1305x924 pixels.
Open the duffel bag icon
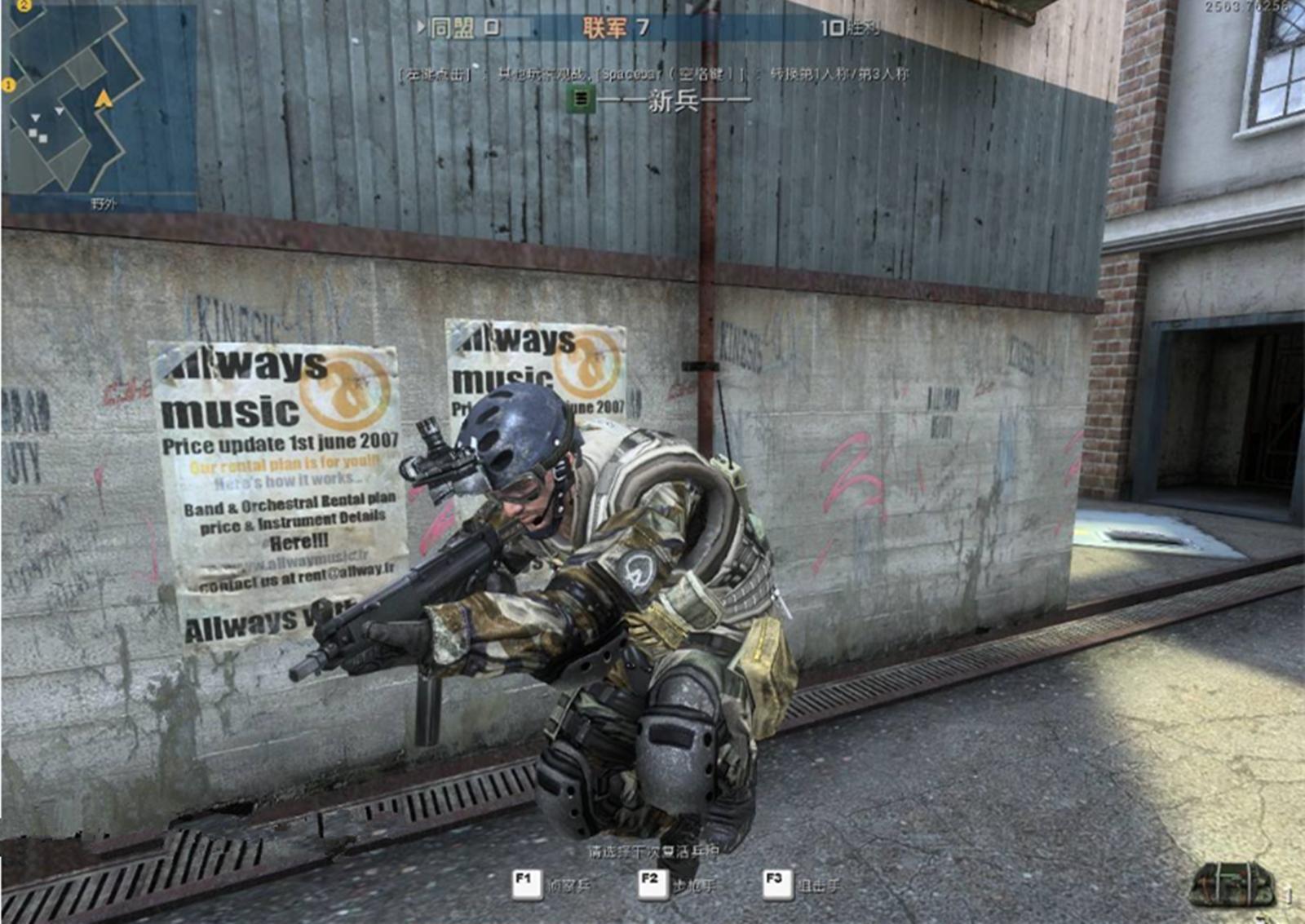1232,884
